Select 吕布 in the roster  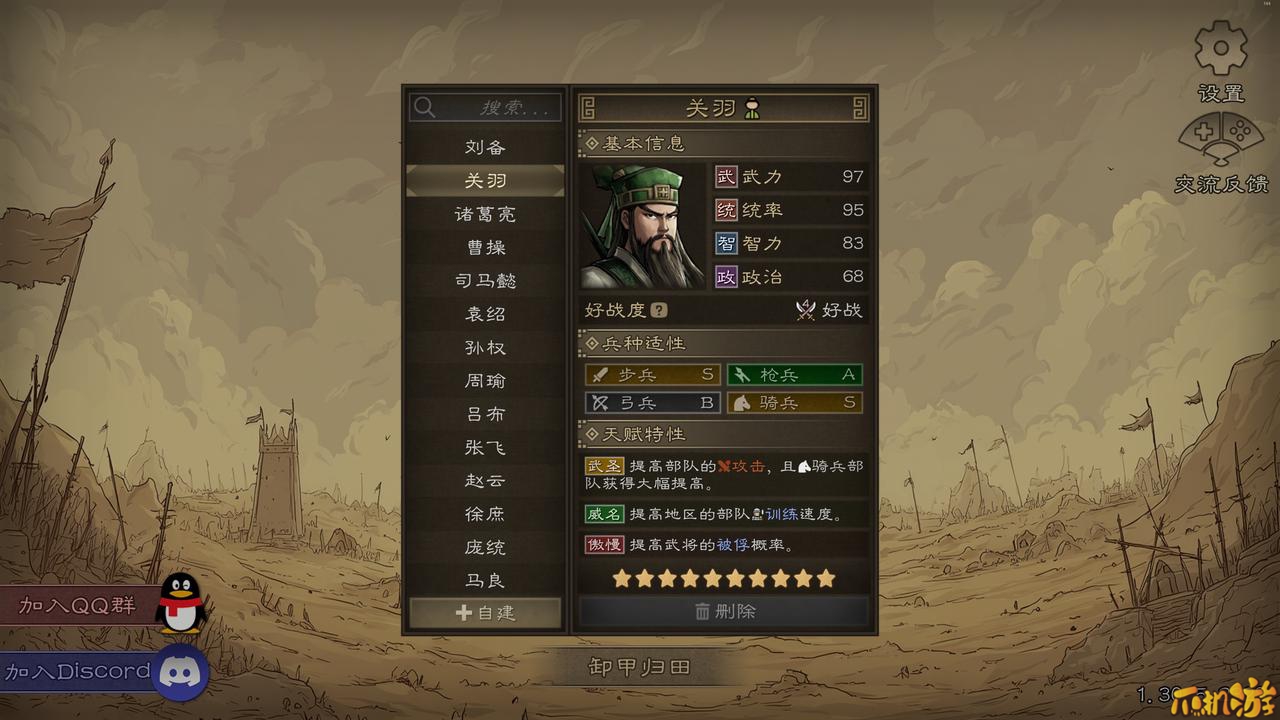[485, 414]
